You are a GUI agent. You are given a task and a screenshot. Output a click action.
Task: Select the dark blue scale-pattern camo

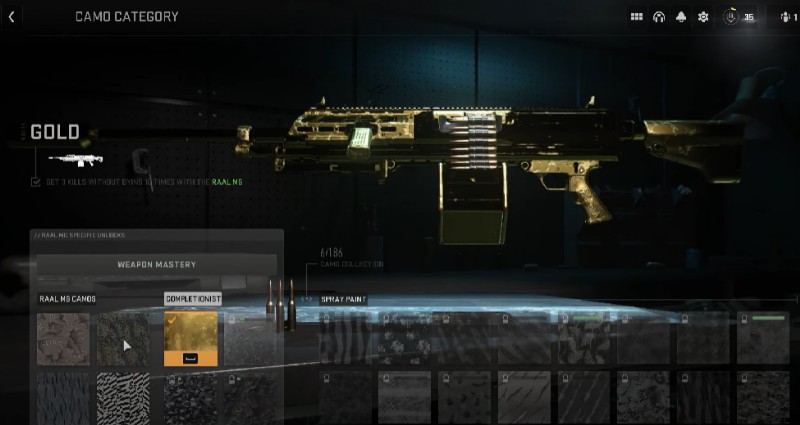(x=63, y=397)
